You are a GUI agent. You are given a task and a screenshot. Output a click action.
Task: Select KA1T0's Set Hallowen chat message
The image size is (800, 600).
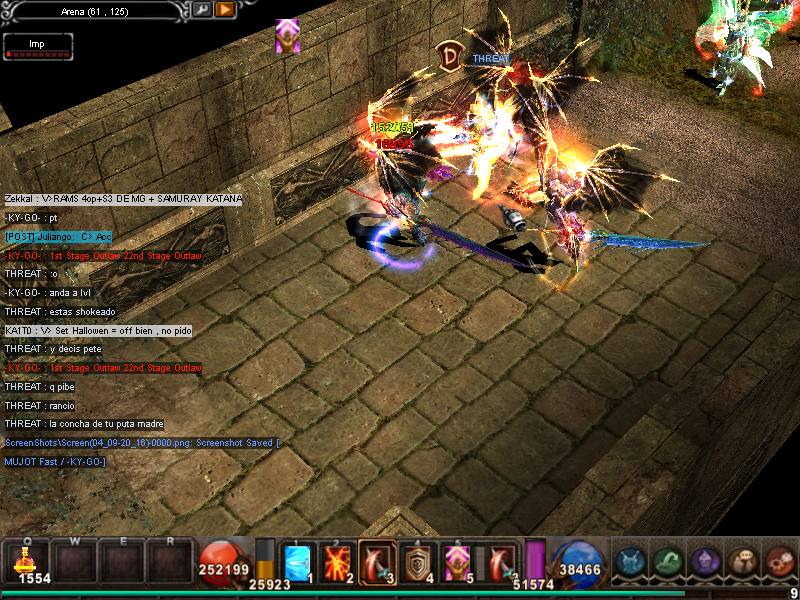[98, 330]
